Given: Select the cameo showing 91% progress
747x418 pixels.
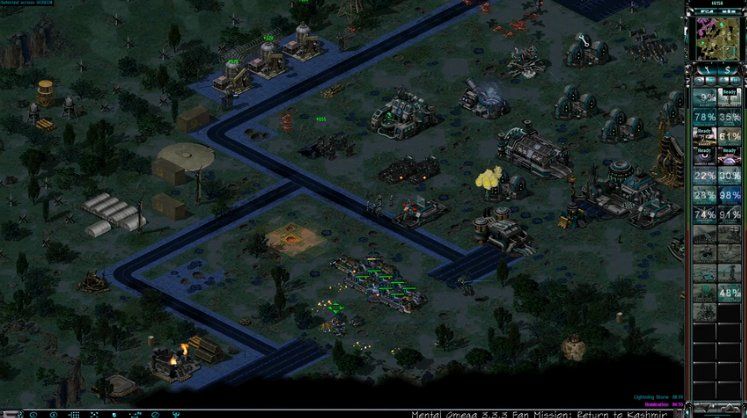Looking at the screenshot, I should click(x=730, y=215).
